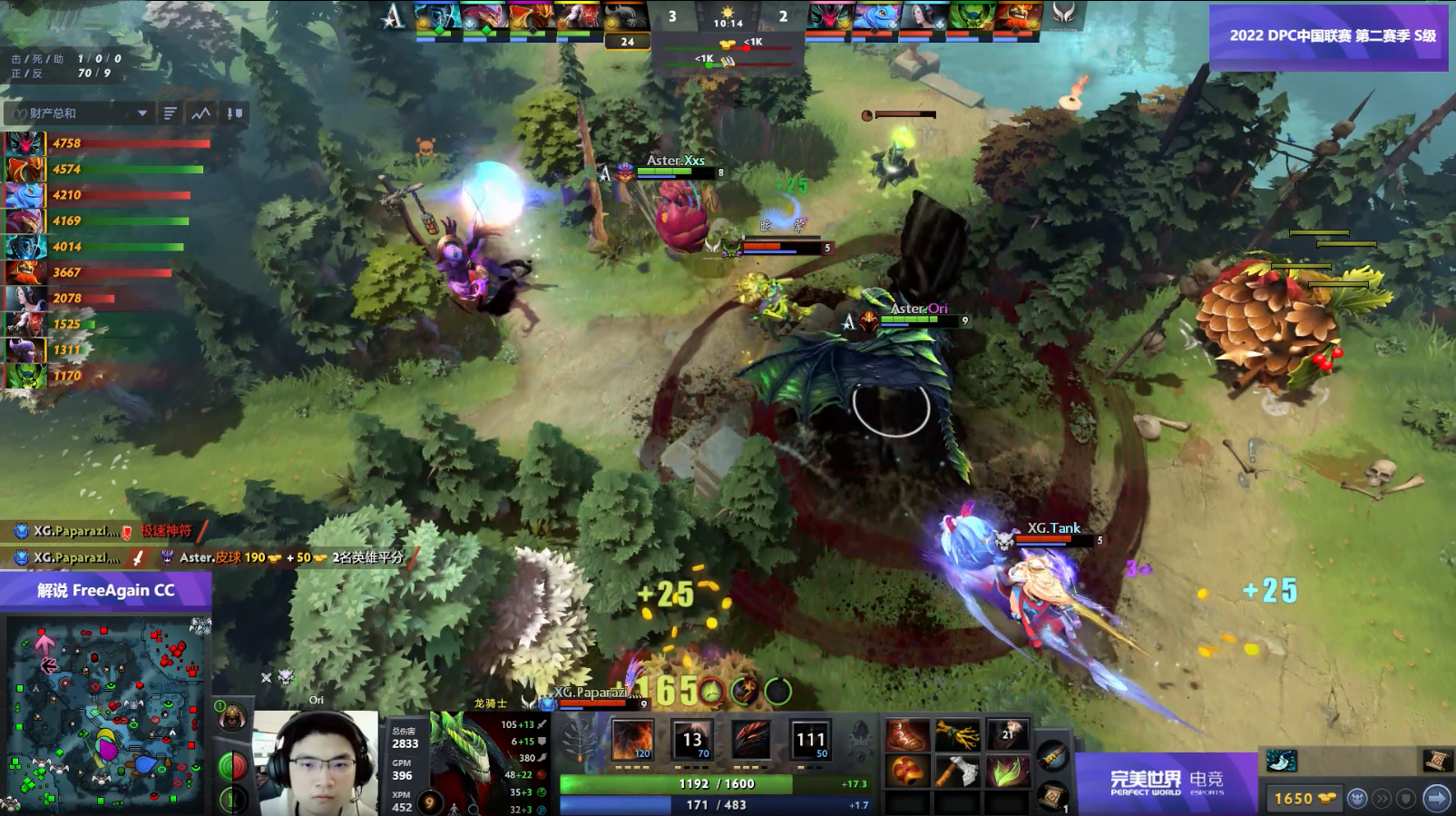Click Dragon Knight's health bar showing 1192/1600
Viewport: 1456px width, 816px height.
pyautogui.click(x=717, y=784)
